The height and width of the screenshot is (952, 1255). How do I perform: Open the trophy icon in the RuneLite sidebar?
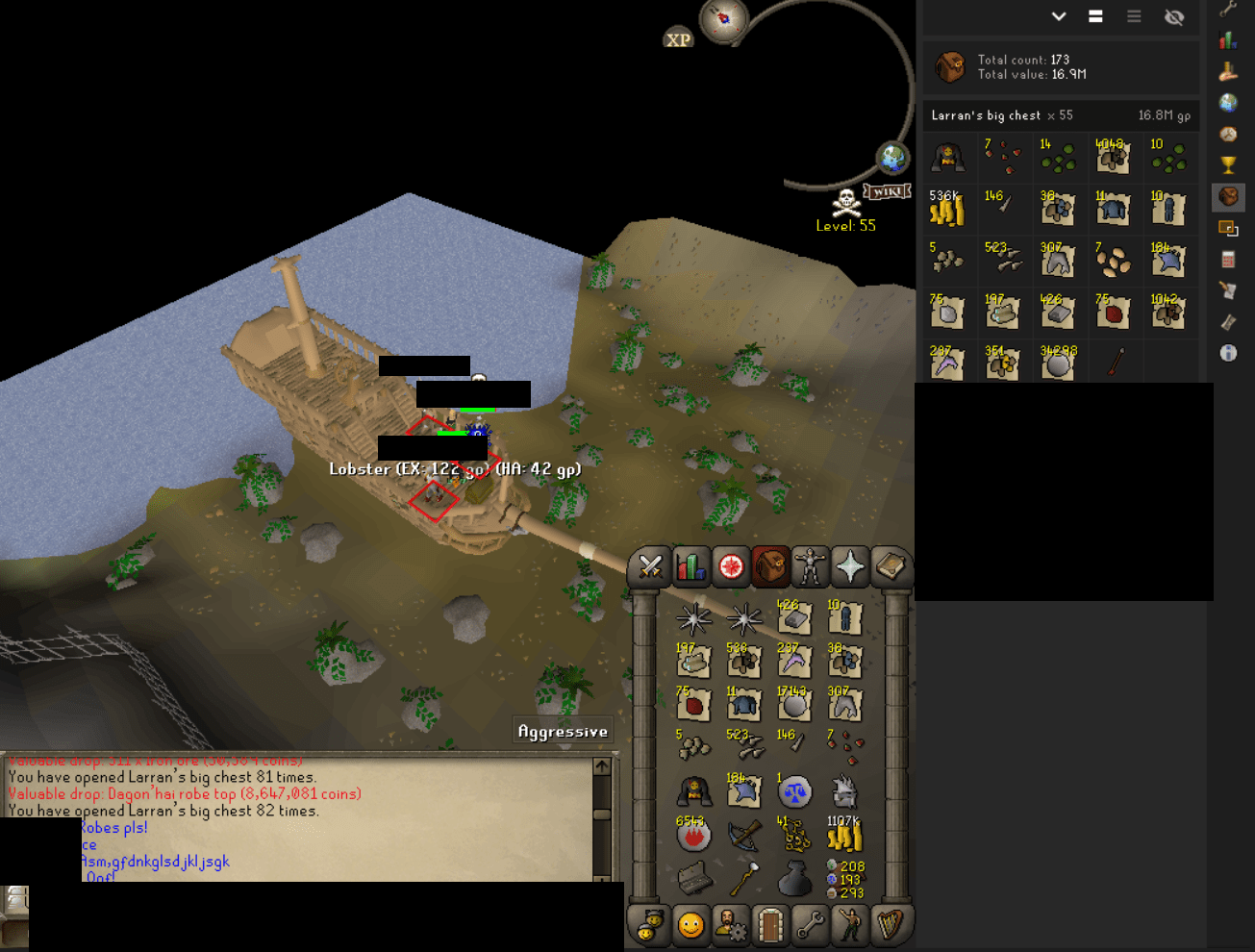1228,165
